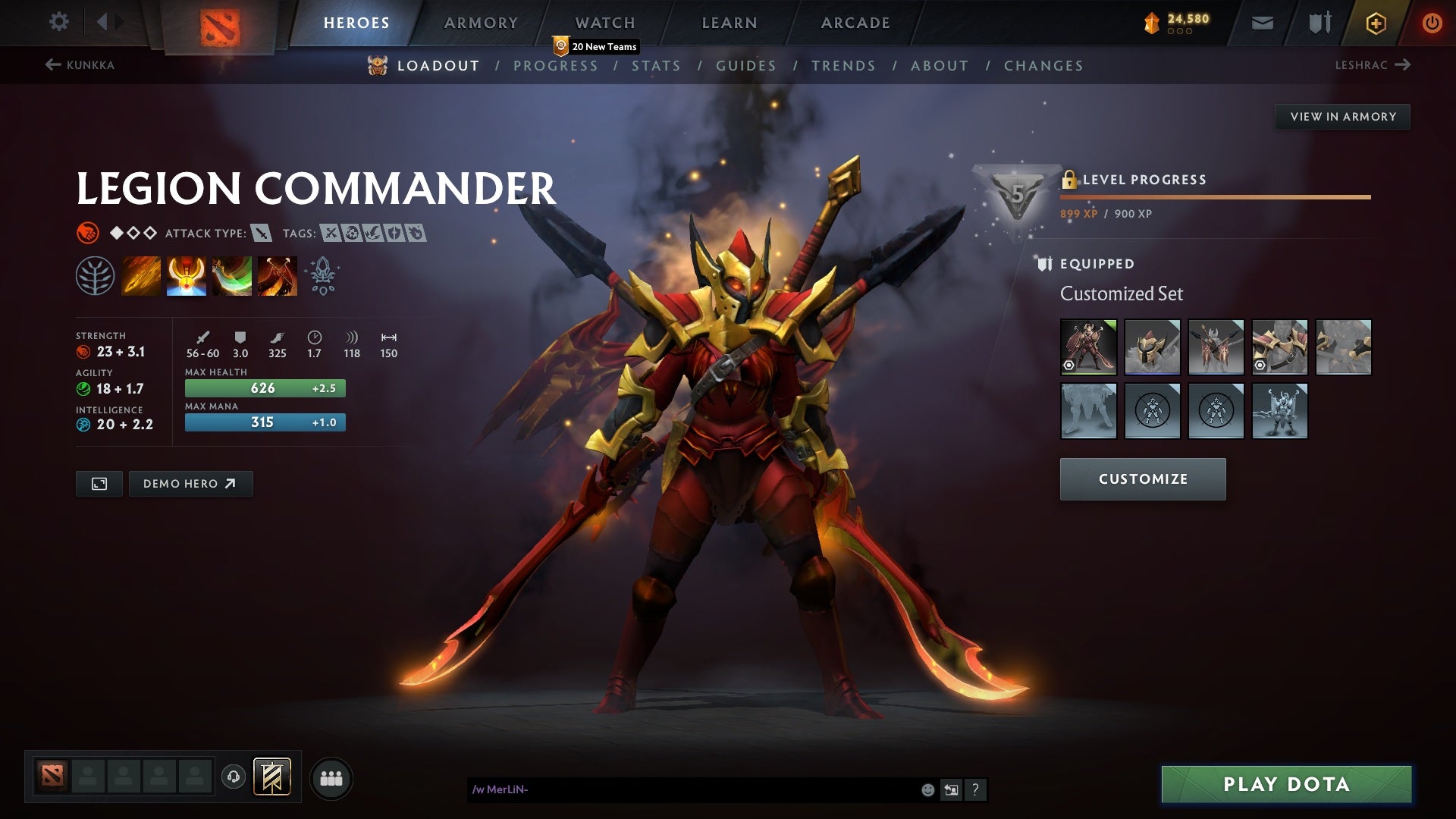Click the Dota Plus hexagon icon
Image resolution: width=1456 pixels, height=819 pixels.
pyautogui.click(x=1375, y=23)
